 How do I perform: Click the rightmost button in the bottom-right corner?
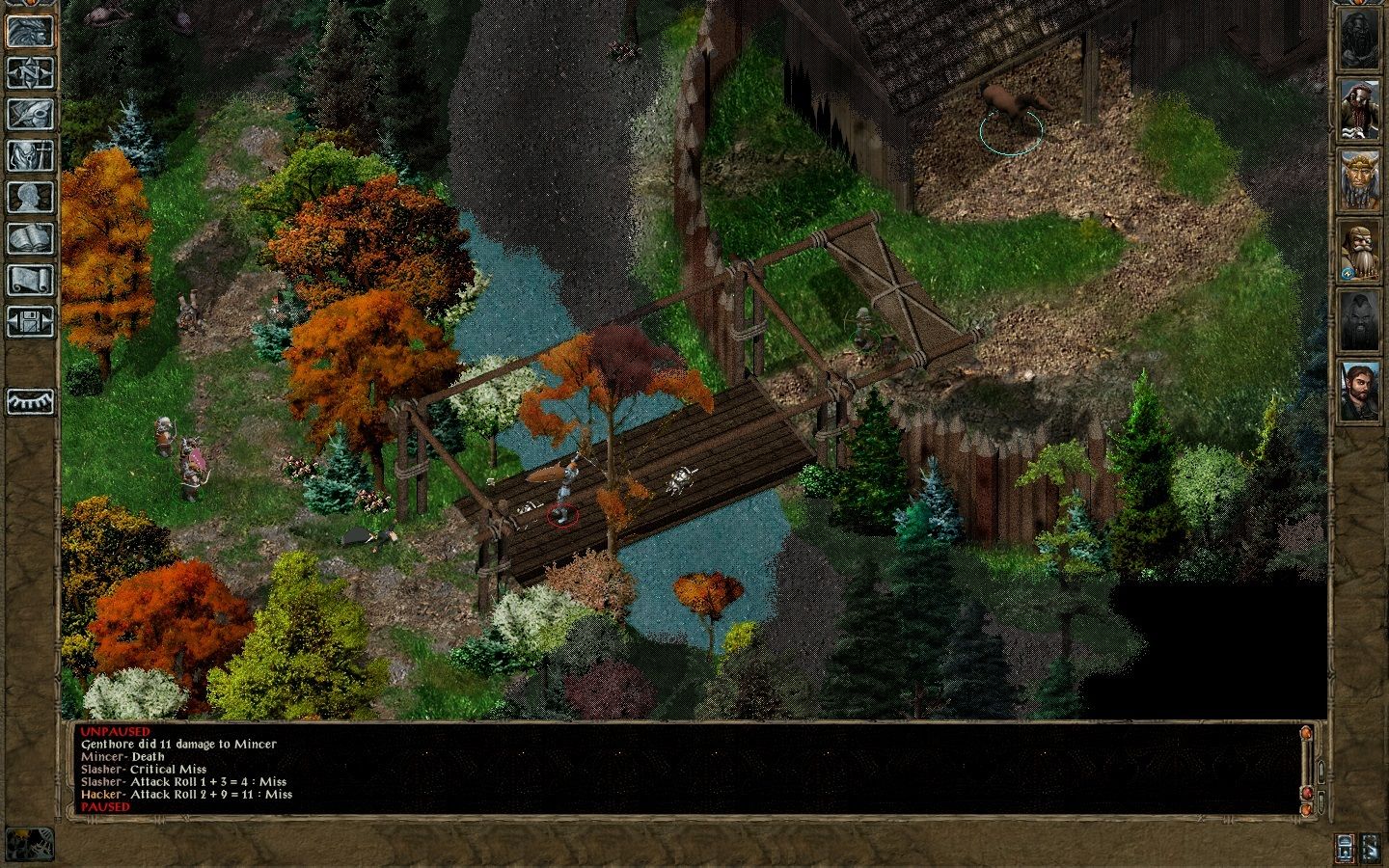pyautogui.click(x=1371, y=848)
